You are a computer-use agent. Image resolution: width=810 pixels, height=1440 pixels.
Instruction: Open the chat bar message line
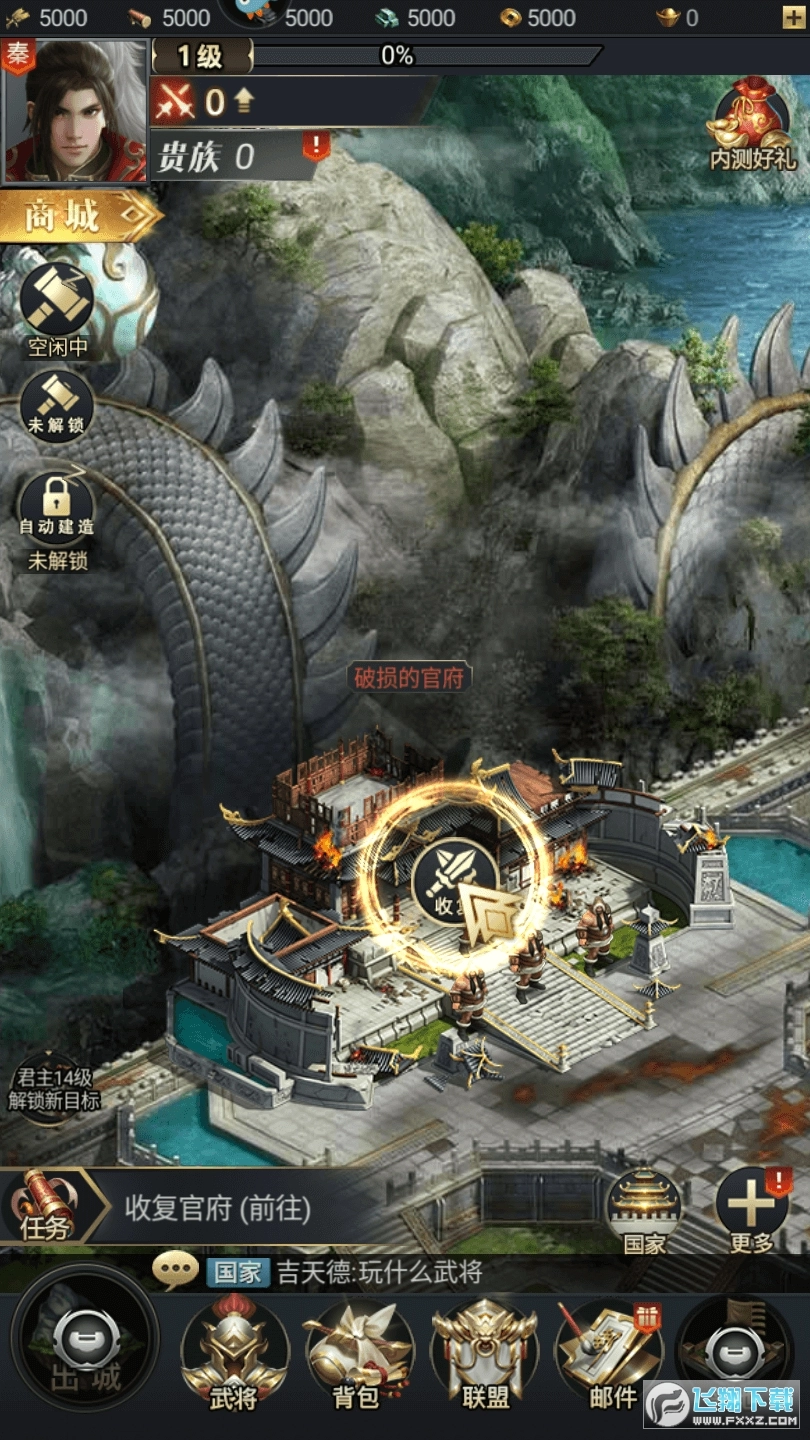[380, 1272]
